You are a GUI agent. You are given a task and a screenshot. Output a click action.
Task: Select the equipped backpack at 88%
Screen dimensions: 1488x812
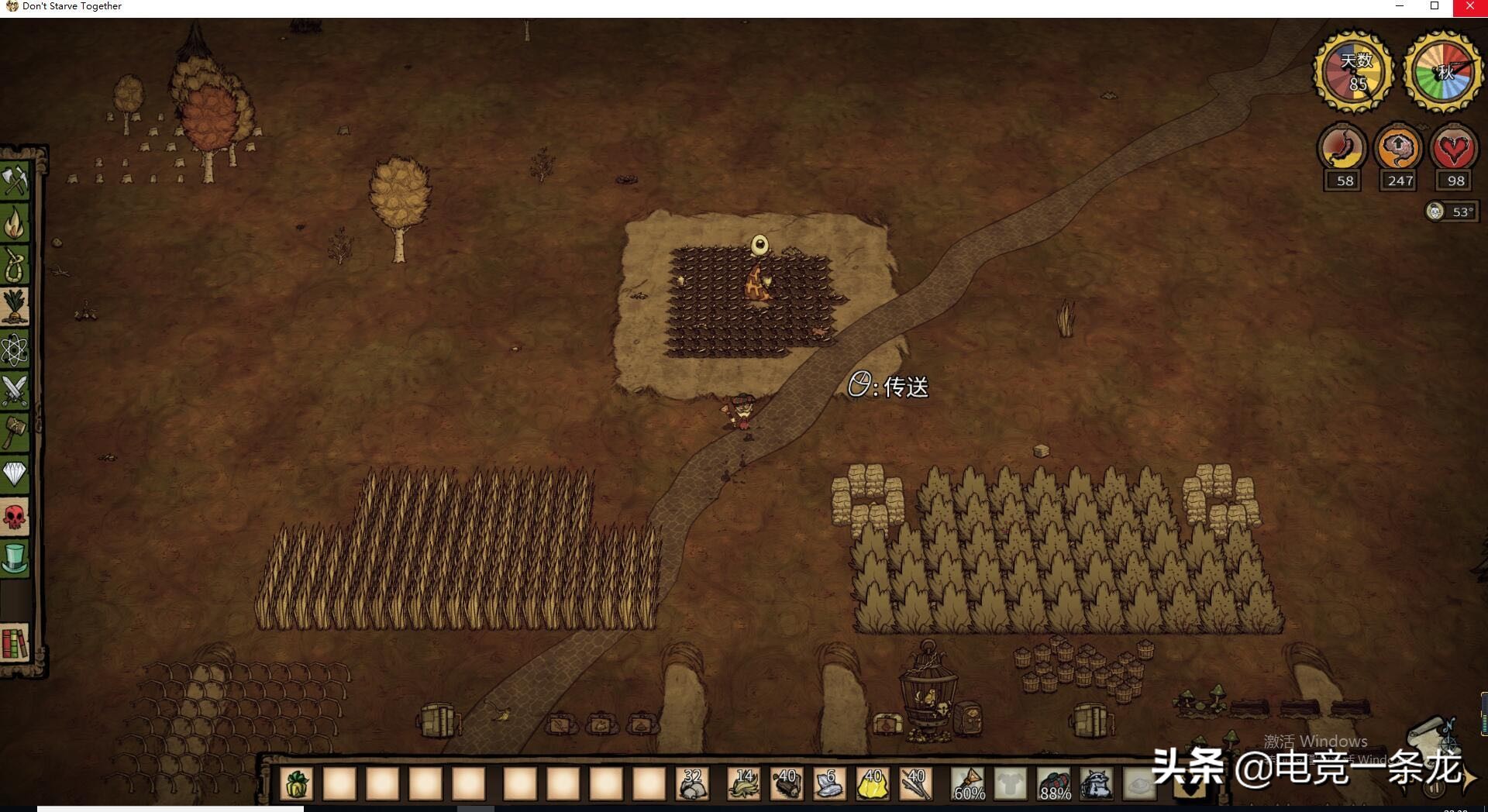[x=1054, y=784]
